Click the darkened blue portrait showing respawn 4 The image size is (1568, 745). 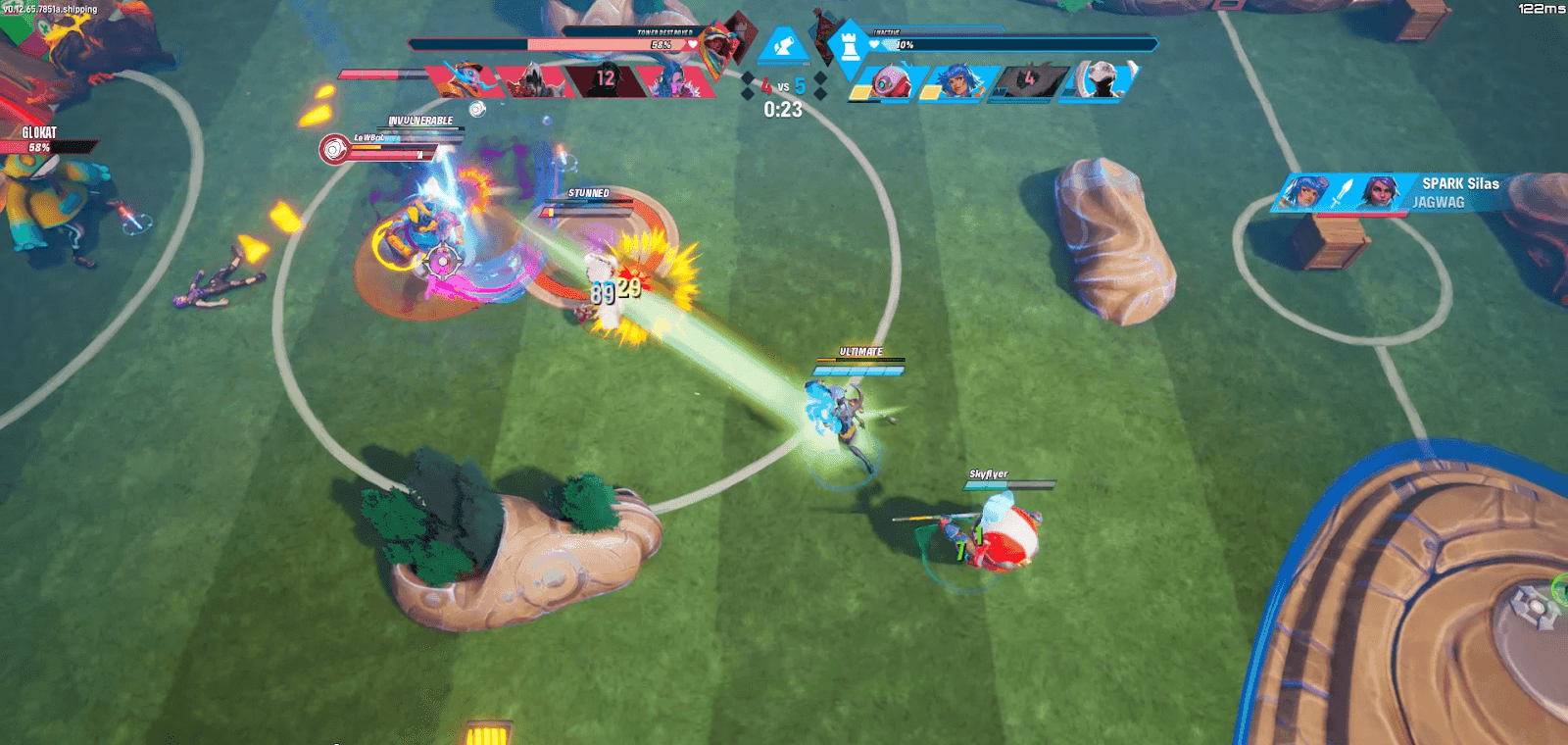1029,79
